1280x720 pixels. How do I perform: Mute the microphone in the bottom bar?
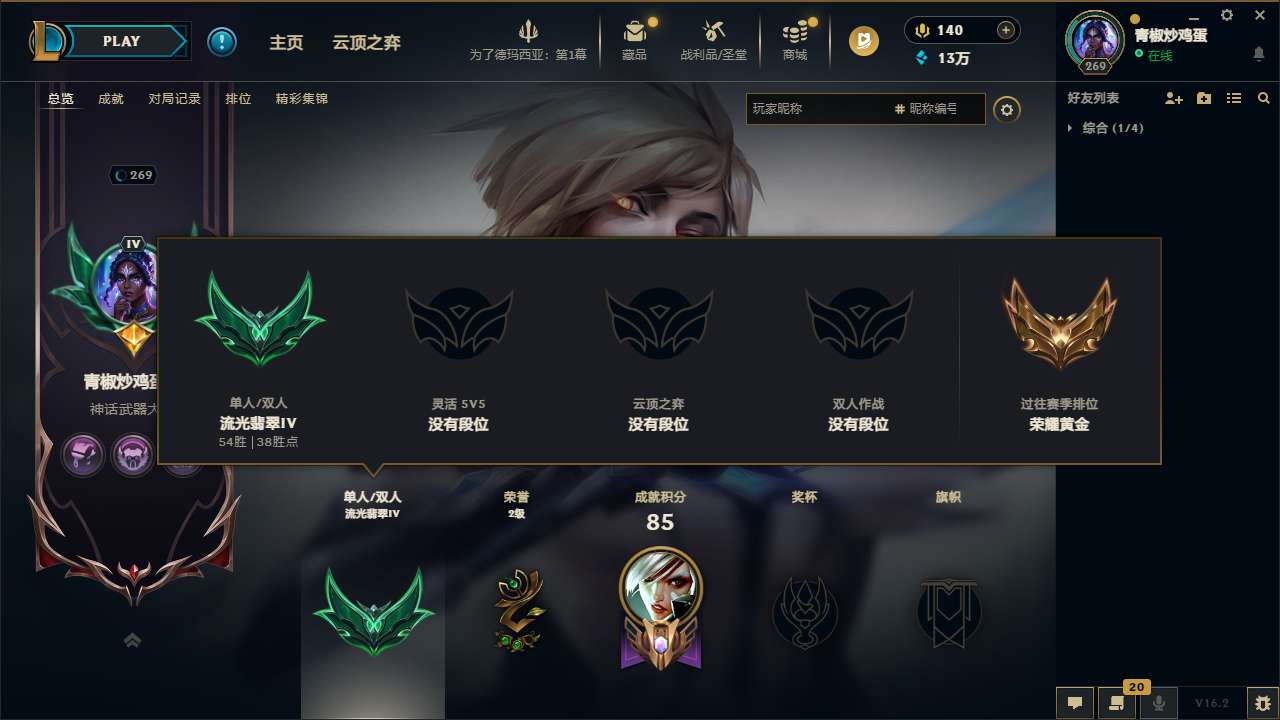point(1160,703)
